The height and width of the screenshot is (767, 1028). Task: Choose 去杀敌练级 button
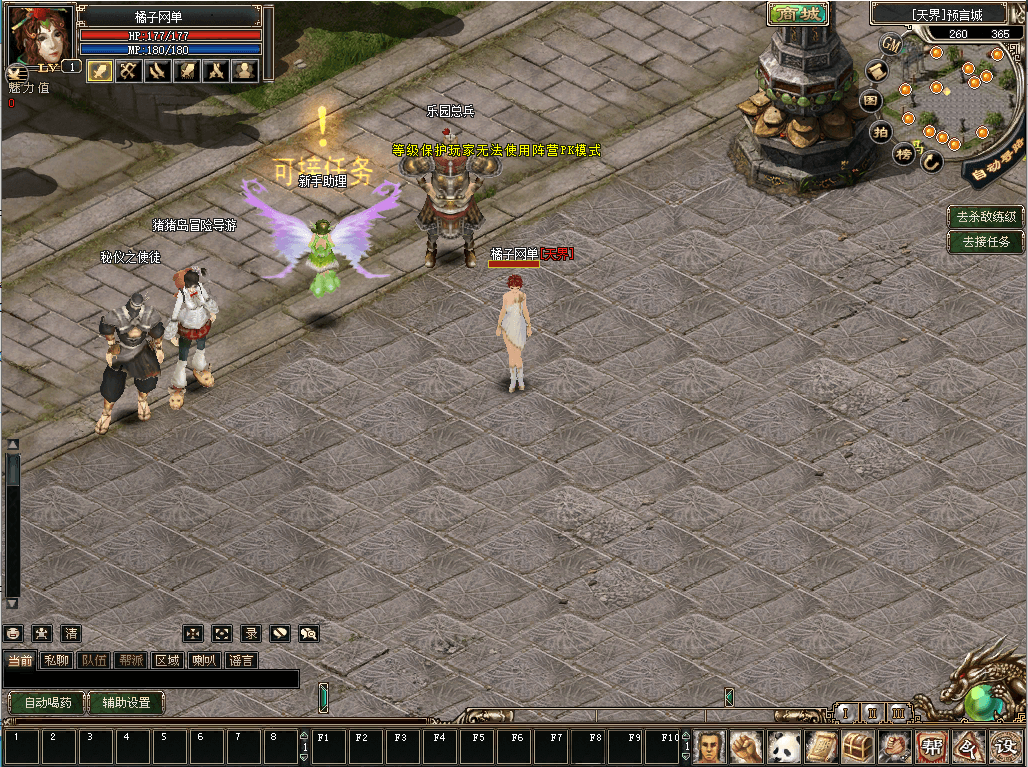[x=986, y=216]
